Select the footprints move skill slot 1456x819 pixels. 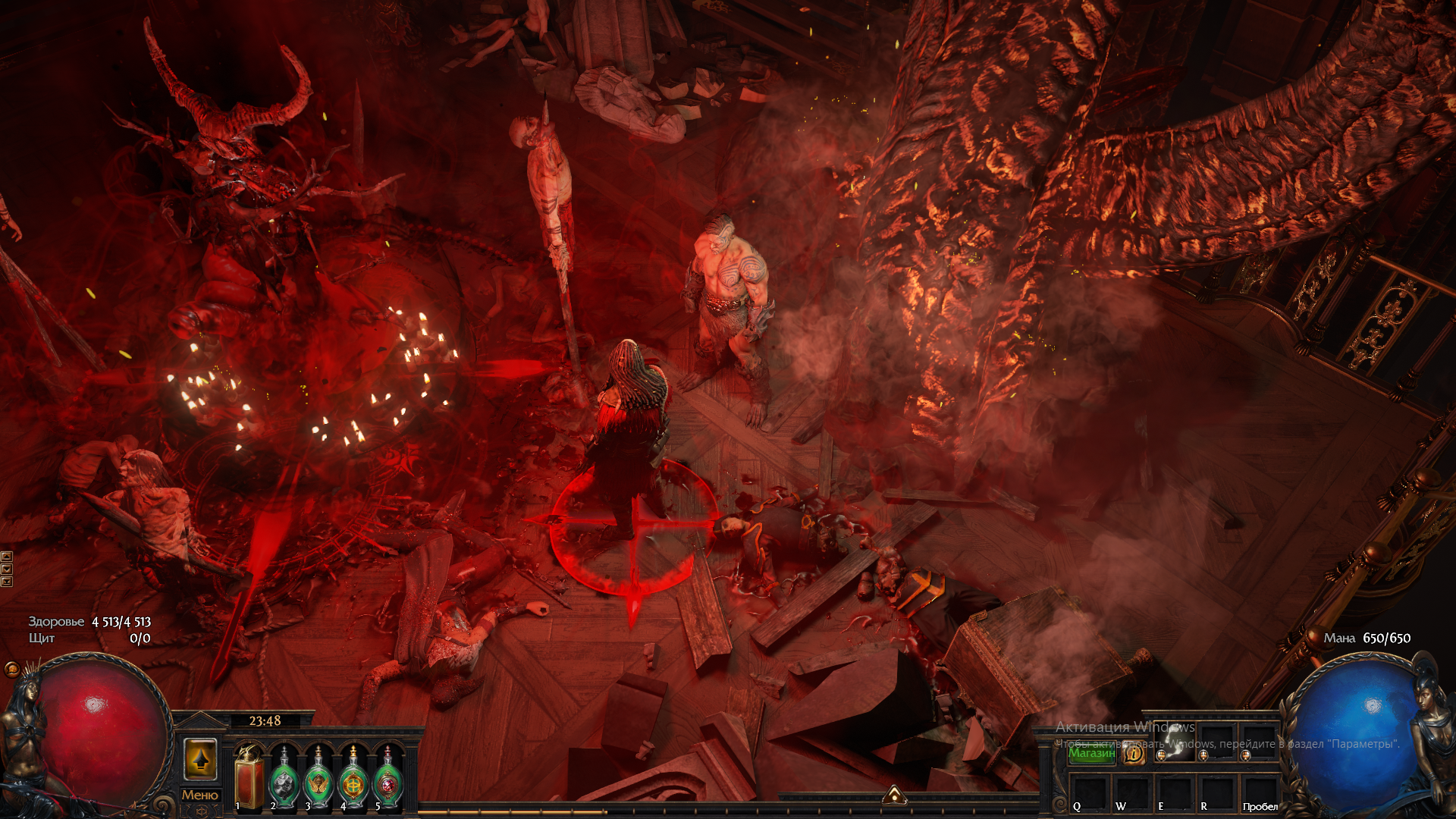tap(1175, 743)
